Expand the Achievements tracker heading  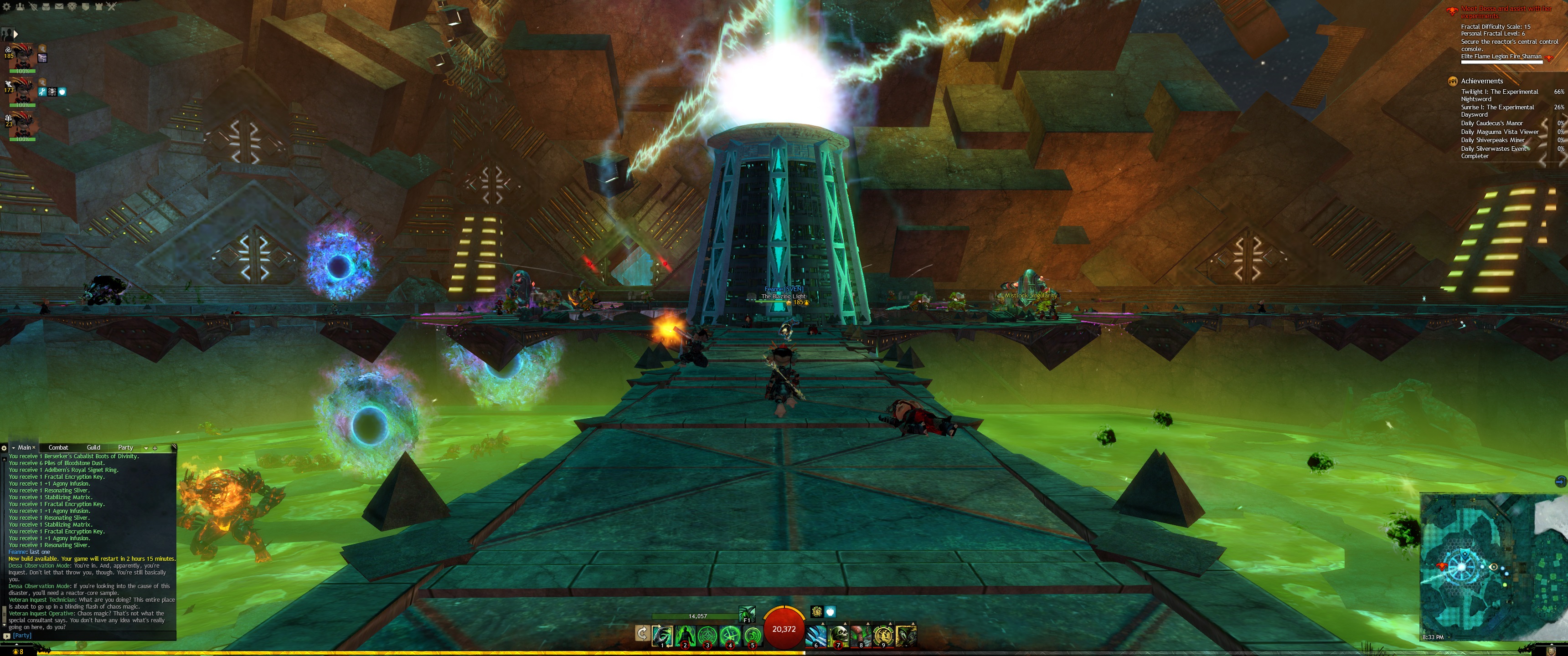(x=1481, y=81)
